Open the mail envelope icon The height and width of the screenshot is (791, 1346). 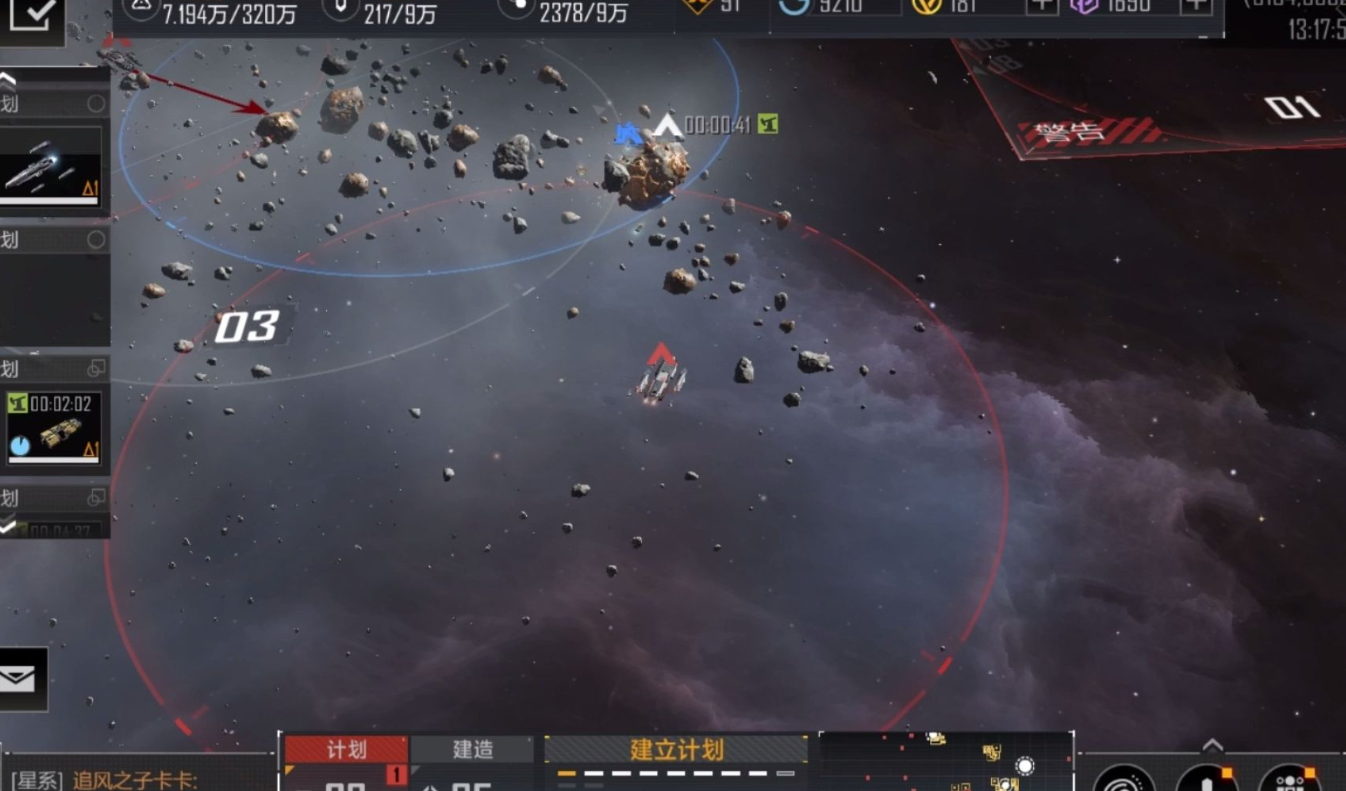[20, 680]
